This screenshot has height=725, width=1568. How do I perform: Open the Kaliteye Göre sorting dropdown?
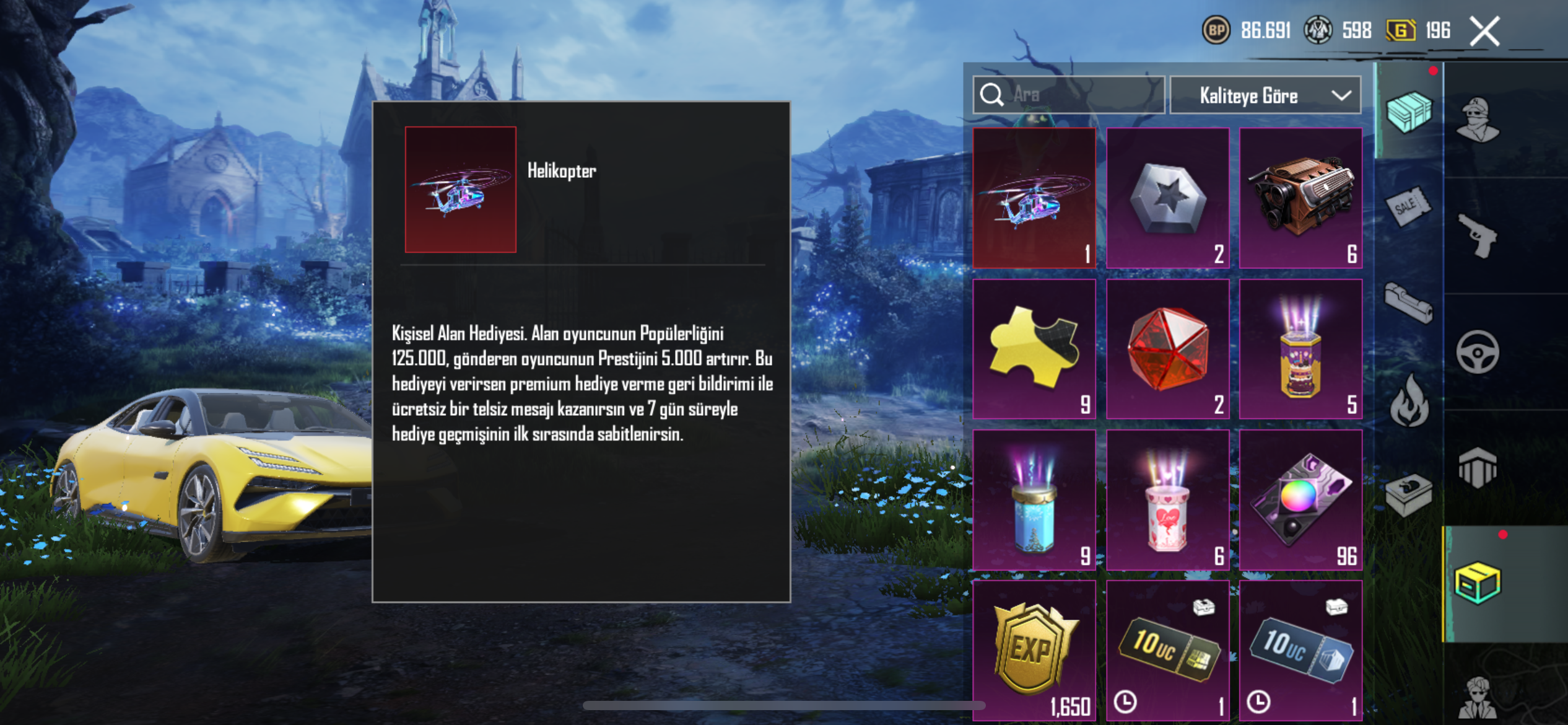1265,95
